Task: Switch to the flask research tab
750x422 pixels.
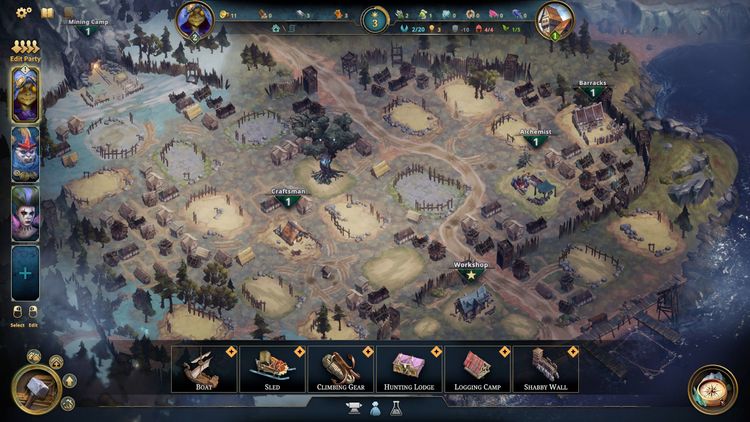Action: click(x=397, y=408)
